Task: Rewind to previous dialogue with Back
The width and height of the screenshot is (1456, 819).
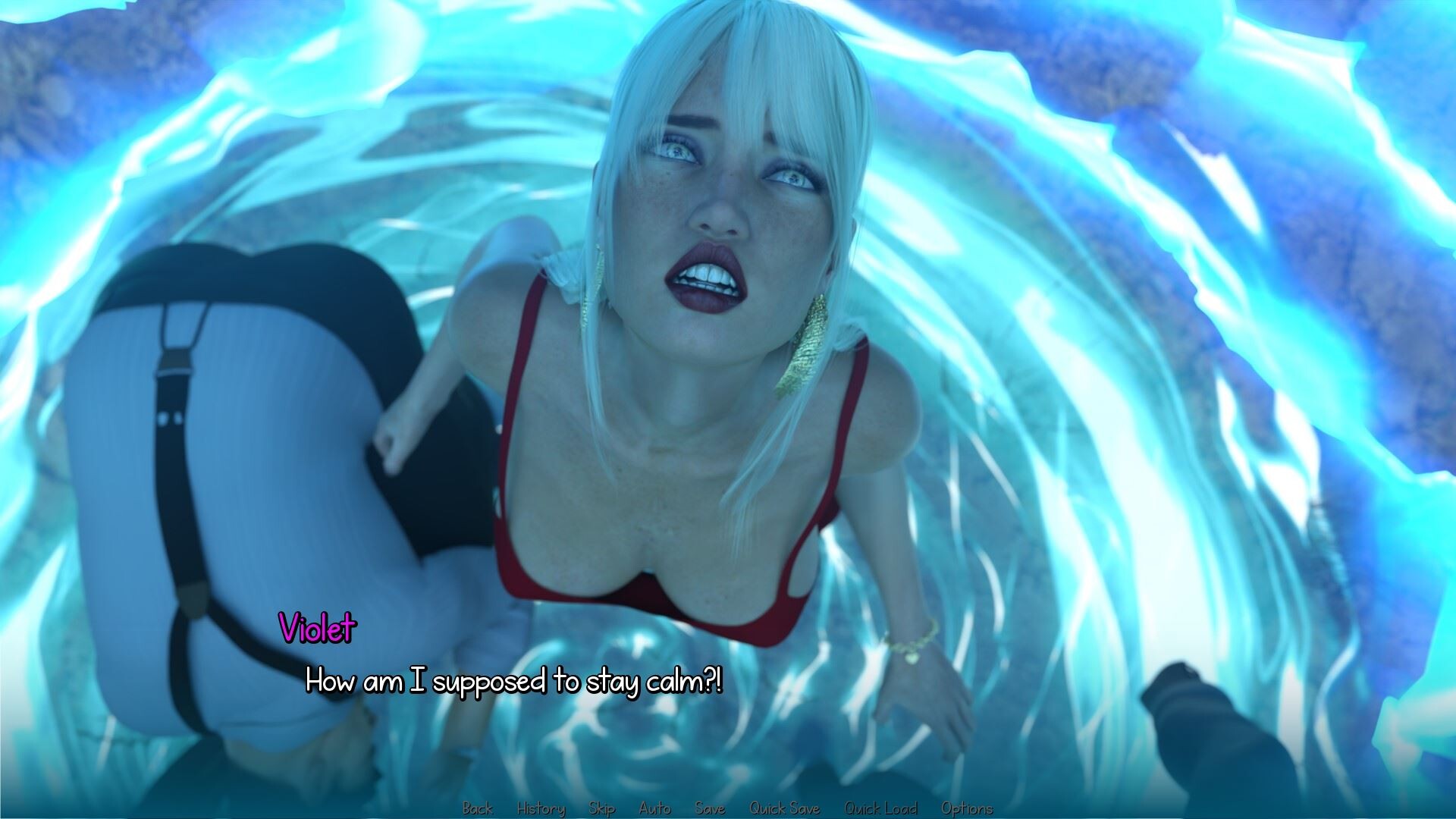Action: tap(478, 808)
